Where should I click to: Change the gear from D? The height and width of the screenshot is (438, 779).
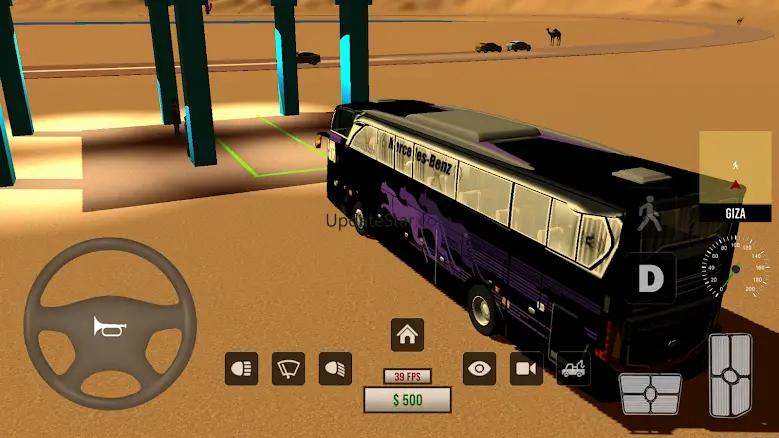click(651, 278)
